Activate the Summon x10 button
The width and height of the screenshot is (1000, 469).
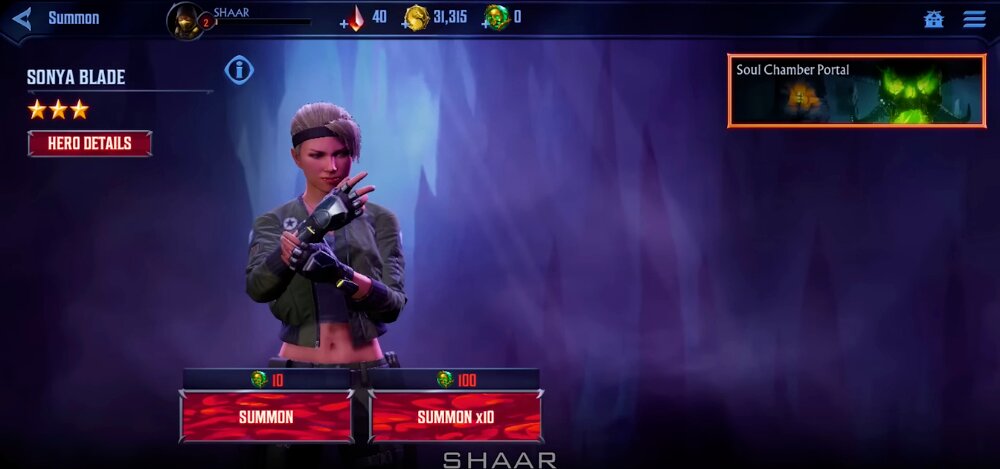click(x=456, y=416)
